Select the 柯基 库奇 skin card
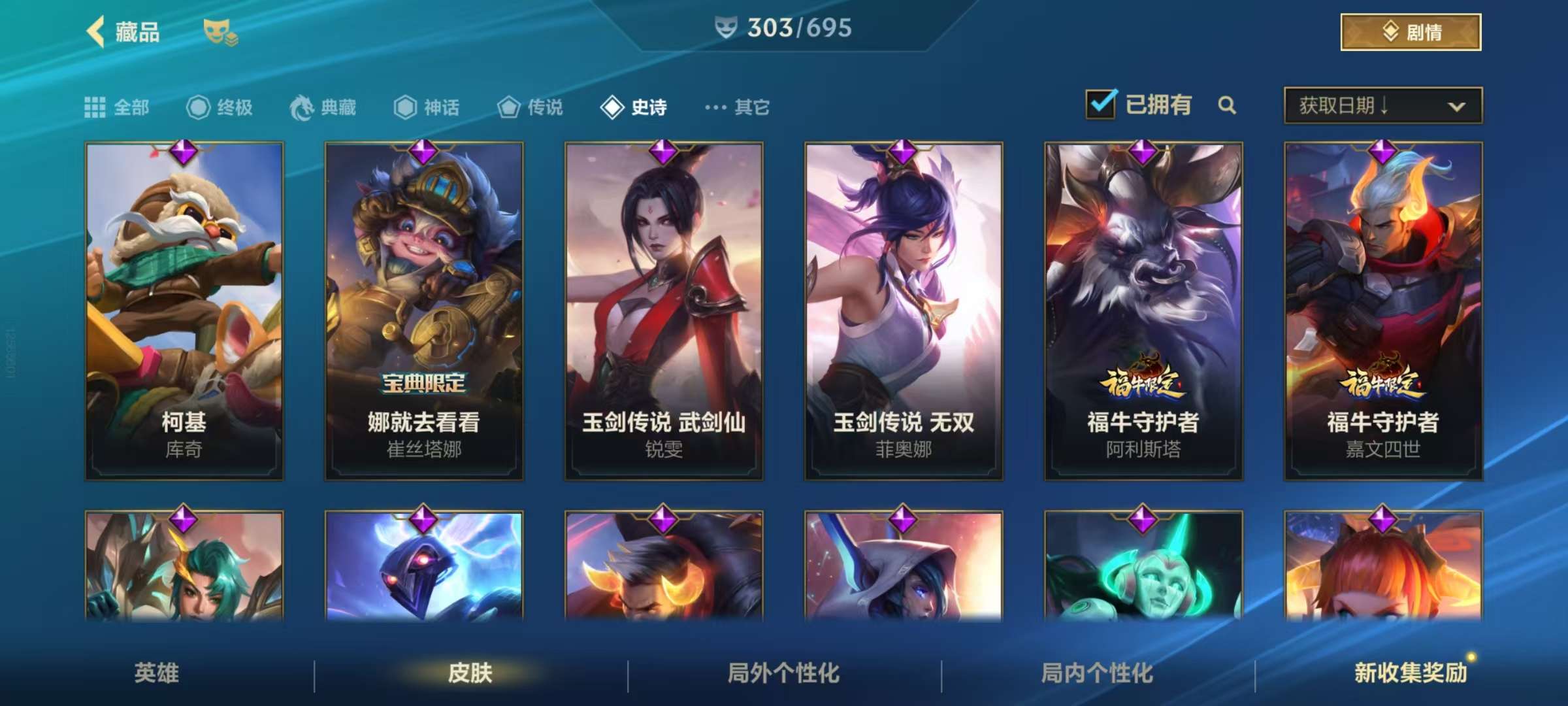The height and width of the screenshot is (706, 1568). (184, 311)
